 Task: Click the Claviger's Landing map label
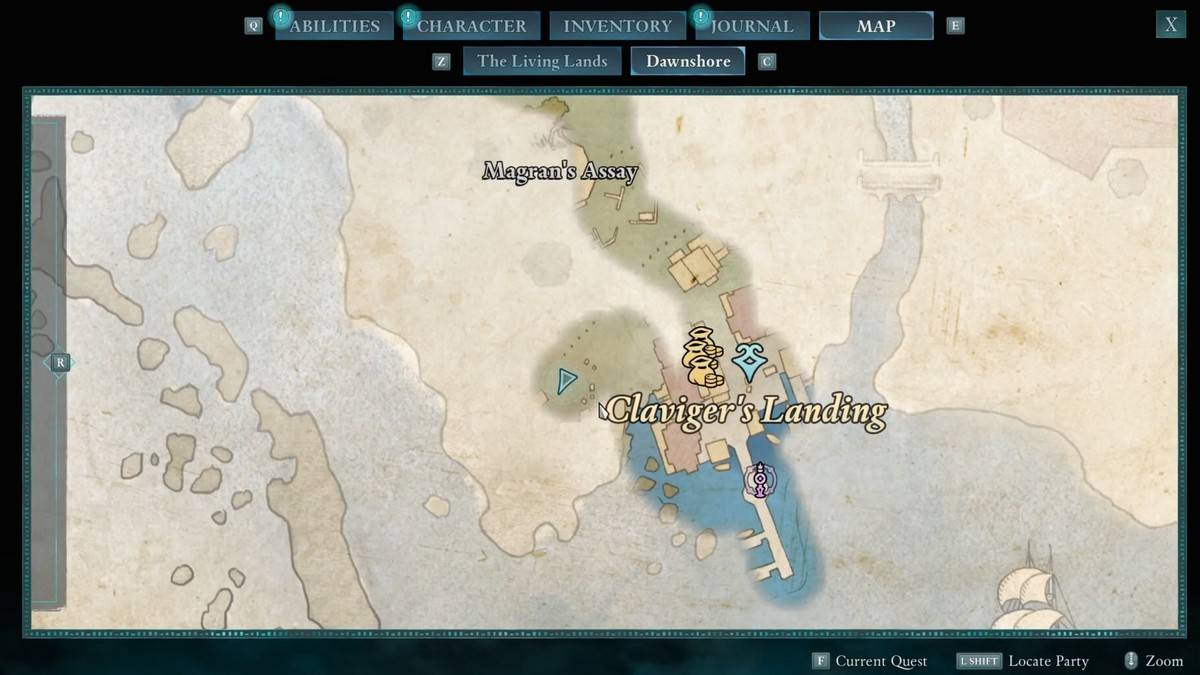pos(746,410)
